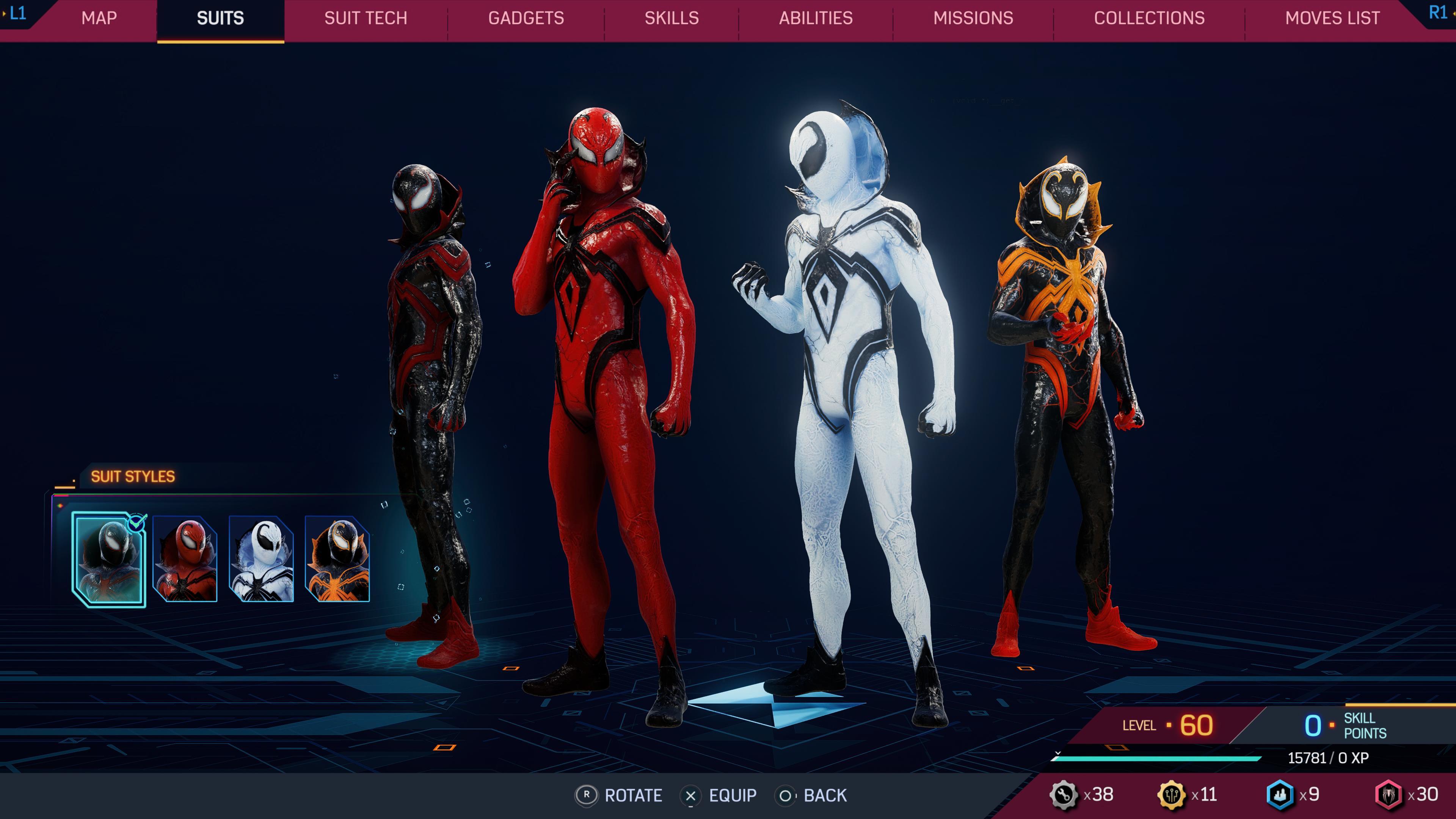View the Missions tab
1456x819 pixels.
974,18
